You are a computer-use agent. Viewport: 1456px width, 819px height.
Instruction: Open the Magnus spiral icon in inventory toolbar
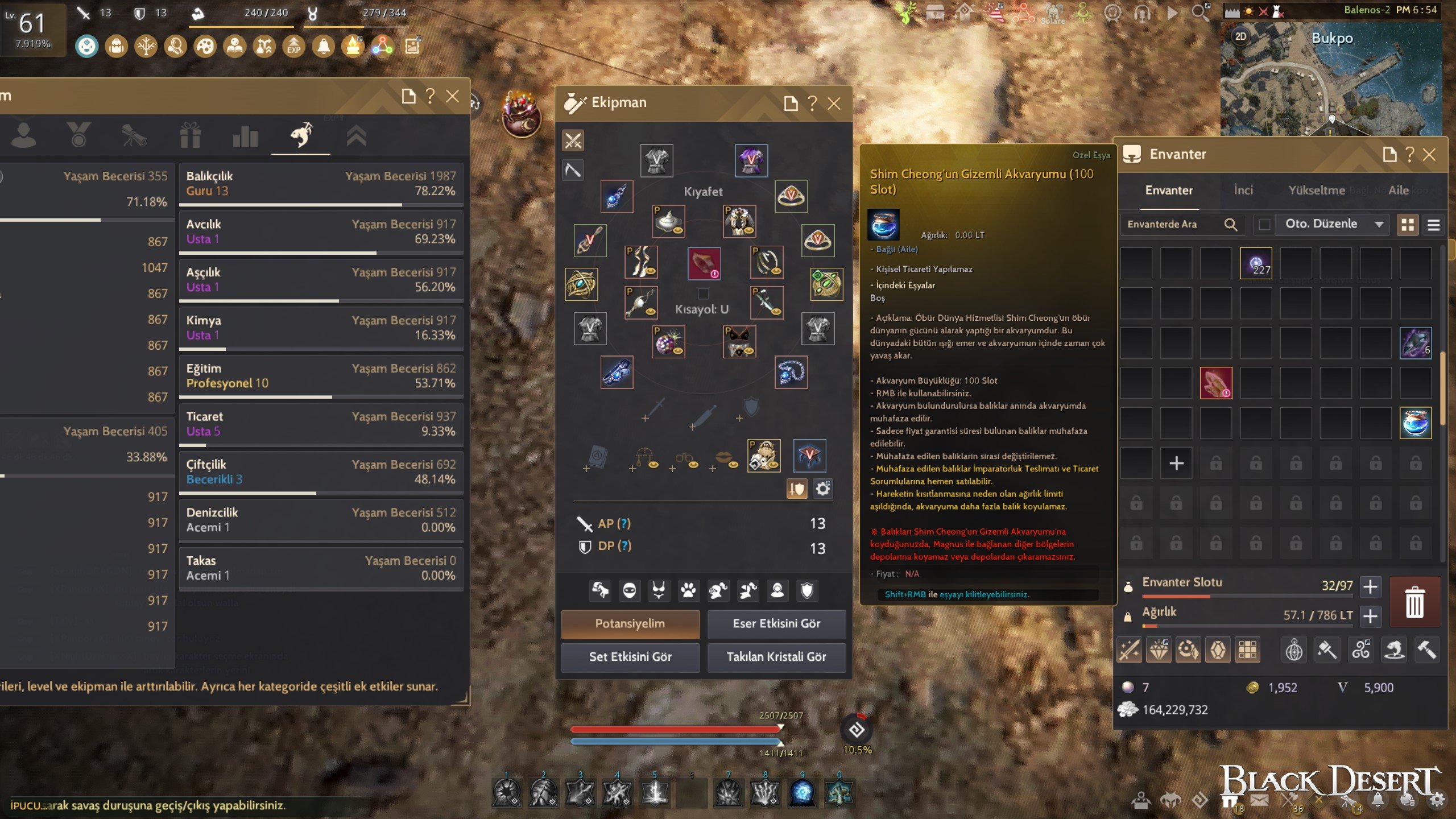click(1361, 649)
